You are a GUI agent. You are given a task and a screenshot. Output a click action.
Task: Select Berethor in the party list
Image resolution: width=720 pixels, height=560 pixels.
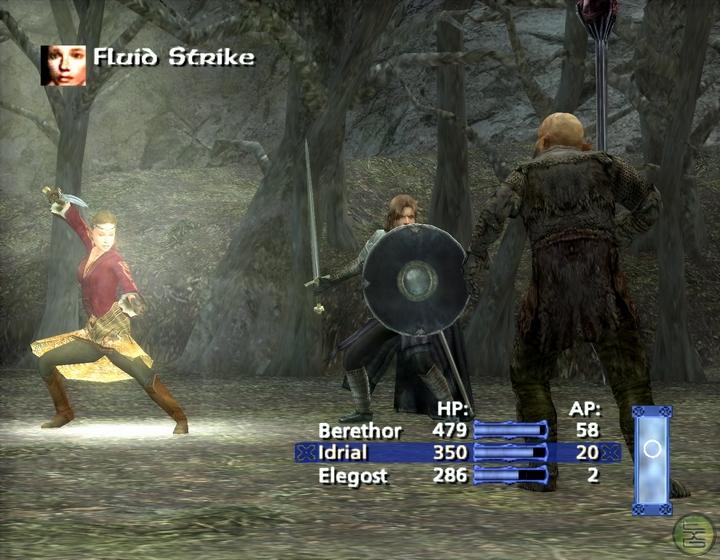359,431
